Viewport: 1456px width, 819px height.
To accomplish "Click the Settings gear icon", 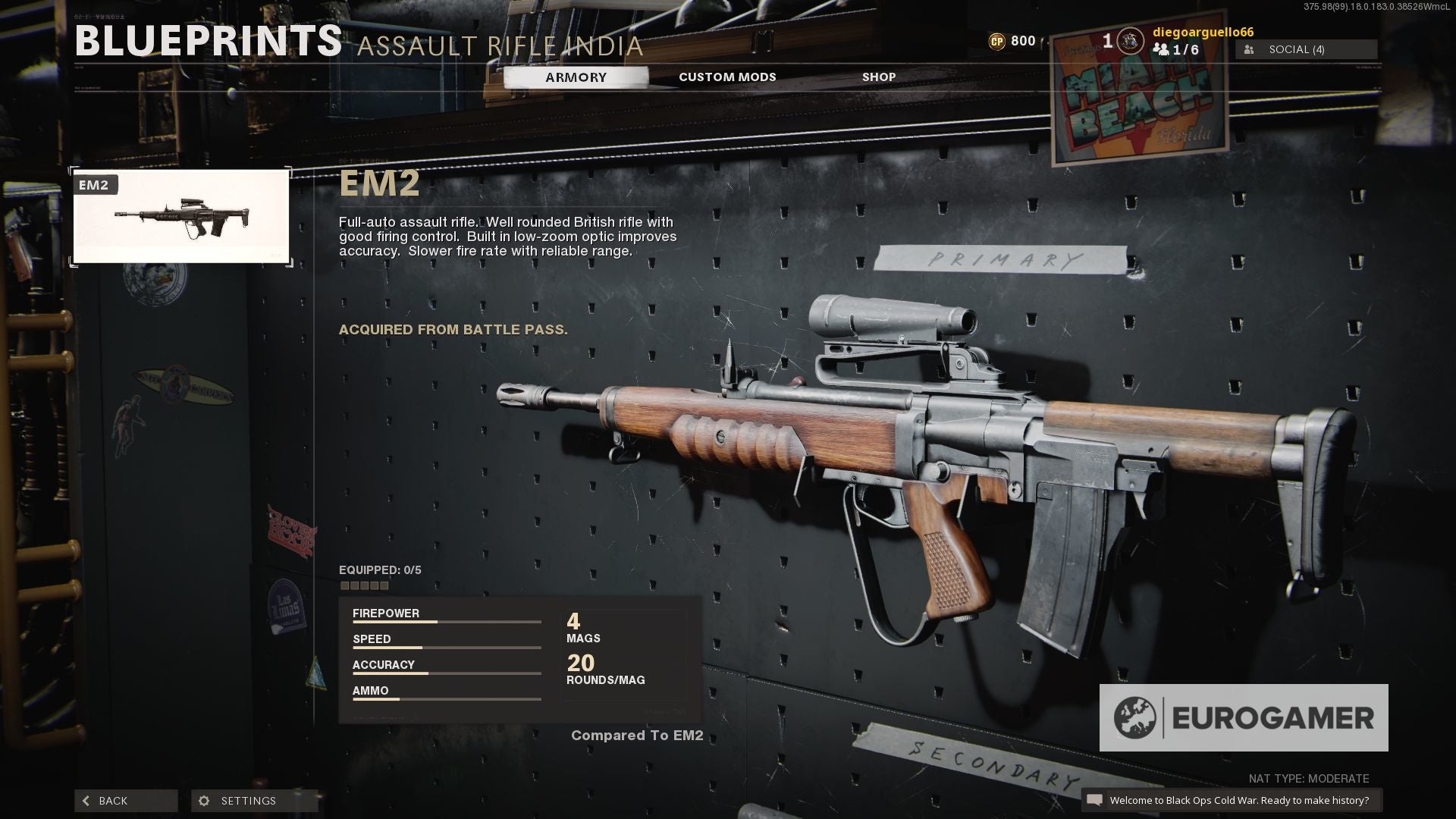I will click(203, 801).
